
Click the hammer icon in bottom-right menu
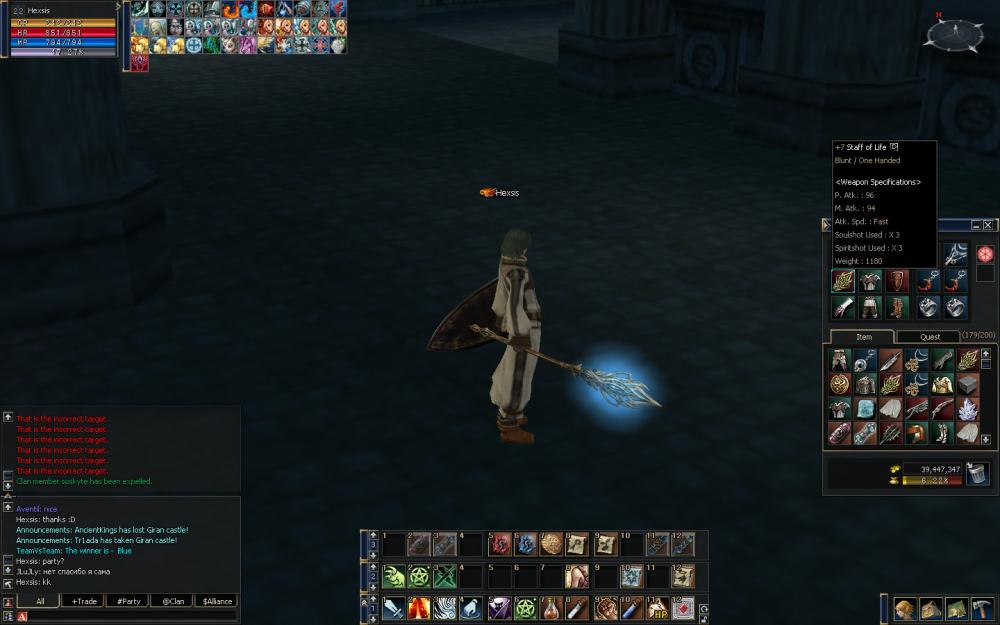tap(981, 609)
